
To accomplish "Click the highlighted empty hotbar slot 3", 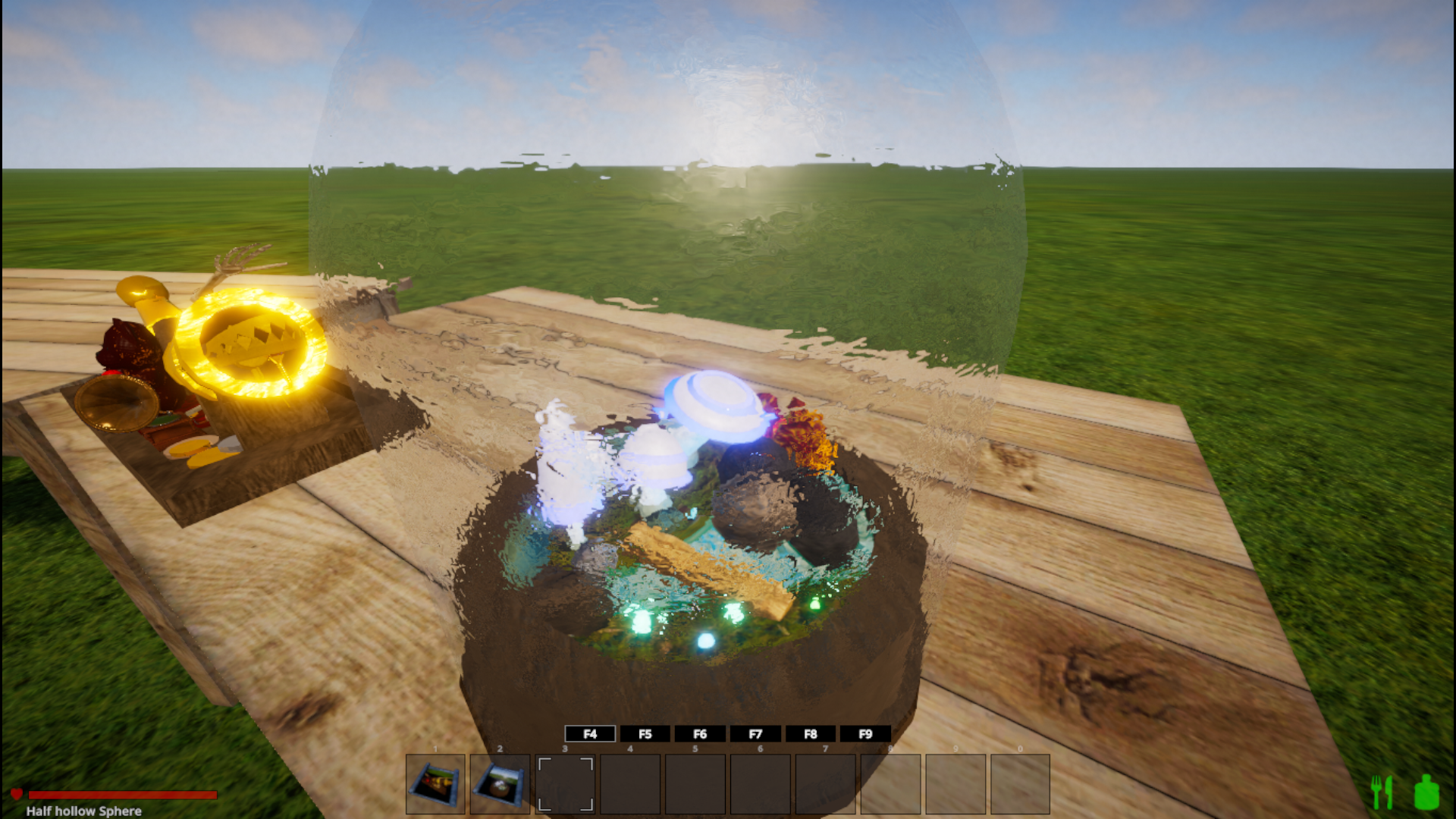I will coord(565,784).
